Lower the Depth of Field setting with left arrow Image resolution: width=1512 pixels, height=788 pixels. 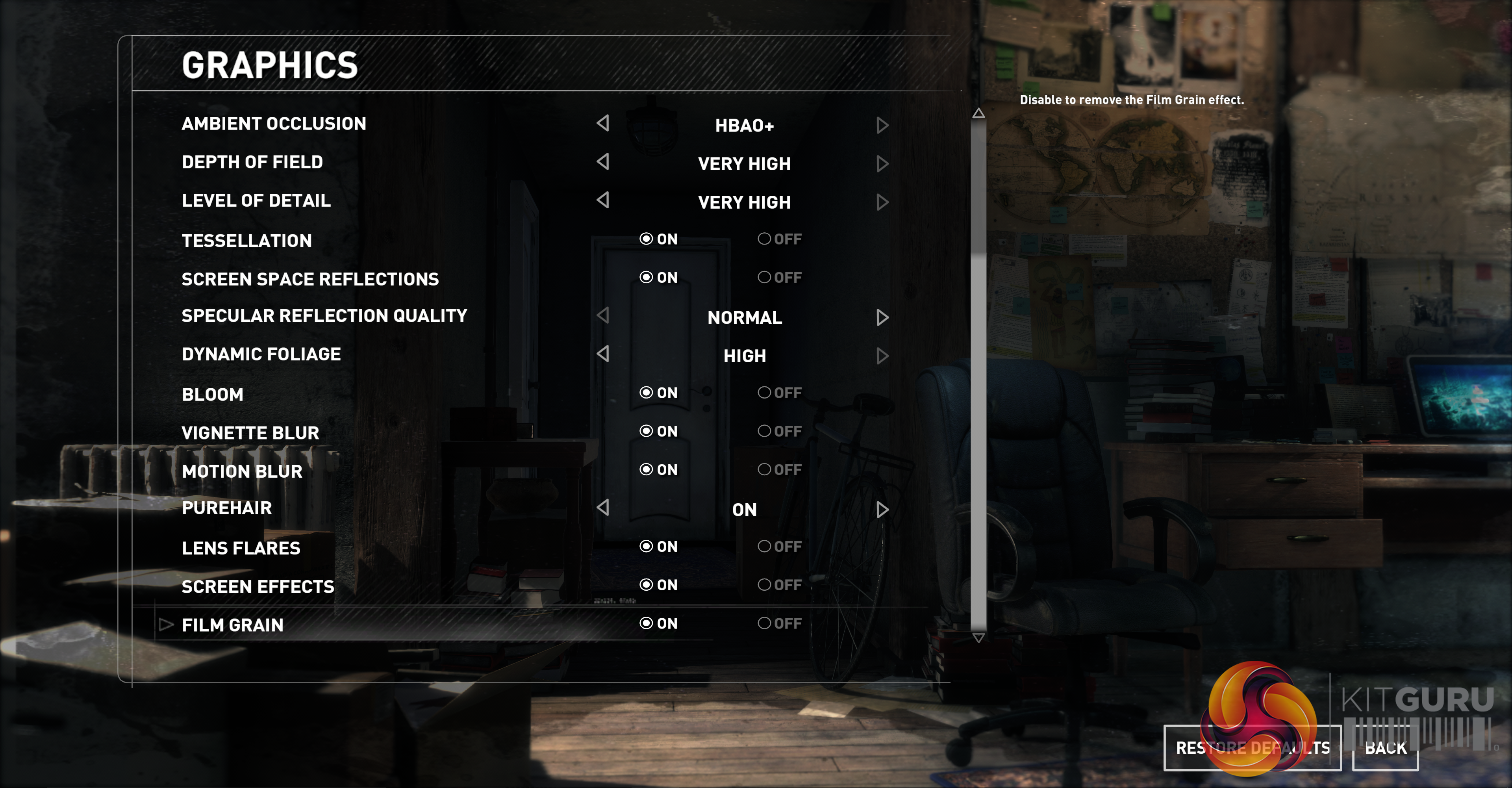coord(603,161)
